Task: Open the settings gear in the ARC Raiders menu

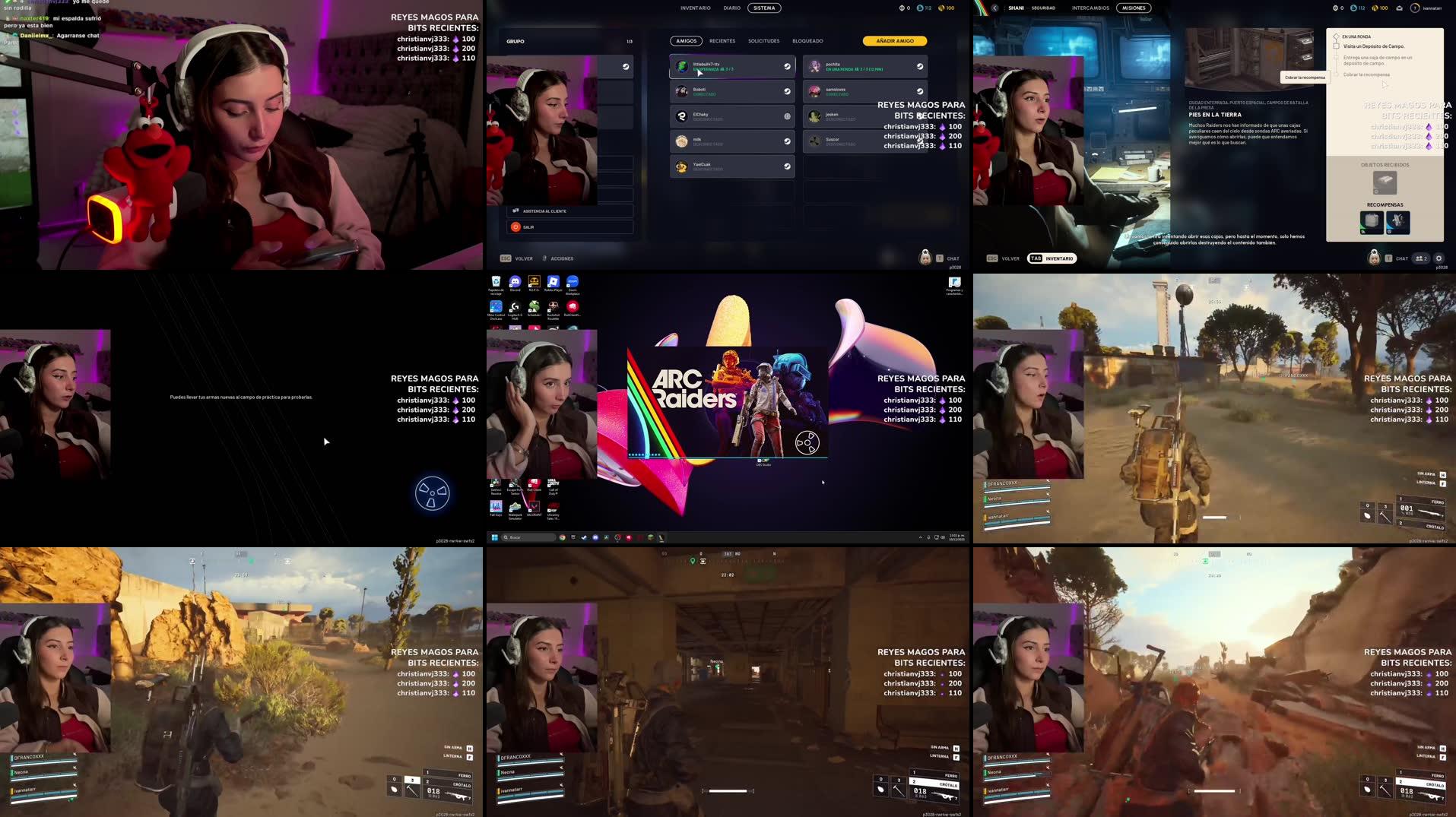Action: [1439, 258]
